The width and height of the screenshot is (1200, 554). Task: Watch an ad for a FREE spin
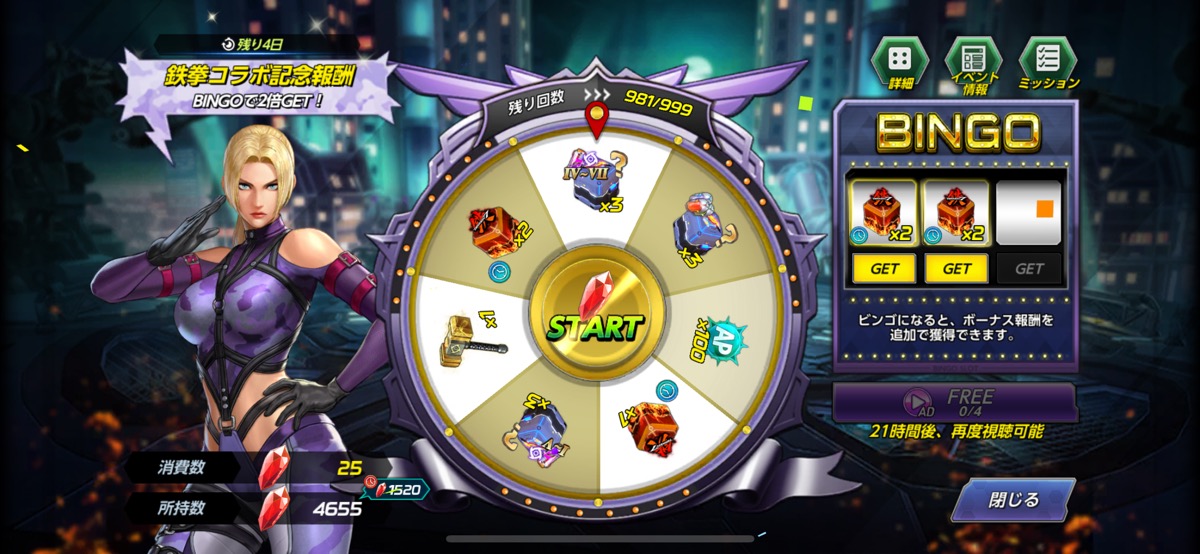point(954,402)
